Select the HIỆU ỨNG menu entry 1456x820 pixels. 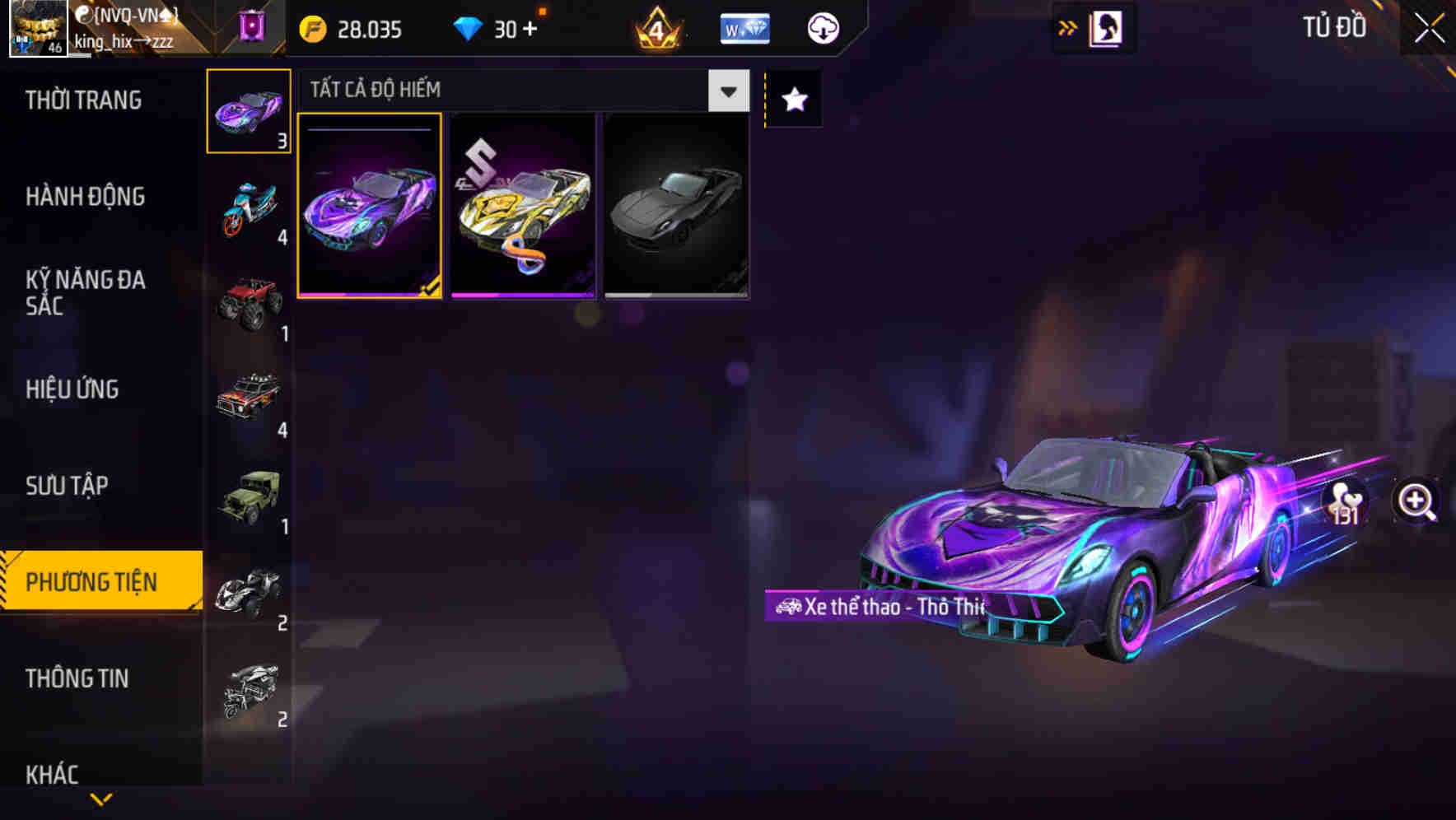[72, 389]
